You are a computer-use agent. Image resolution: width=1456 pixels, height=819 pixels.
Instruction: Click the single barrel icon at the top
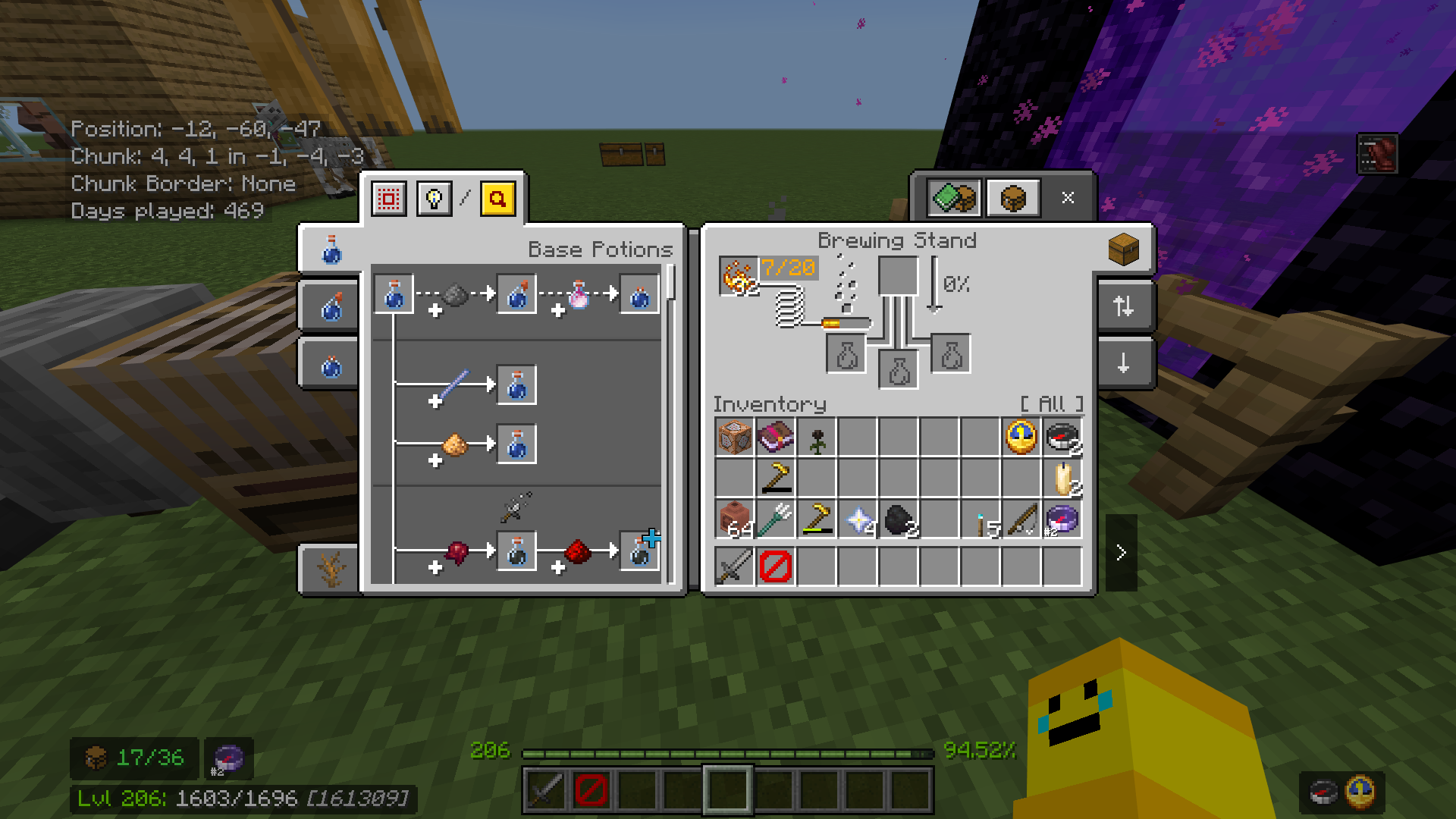(x=1013, y=198)
